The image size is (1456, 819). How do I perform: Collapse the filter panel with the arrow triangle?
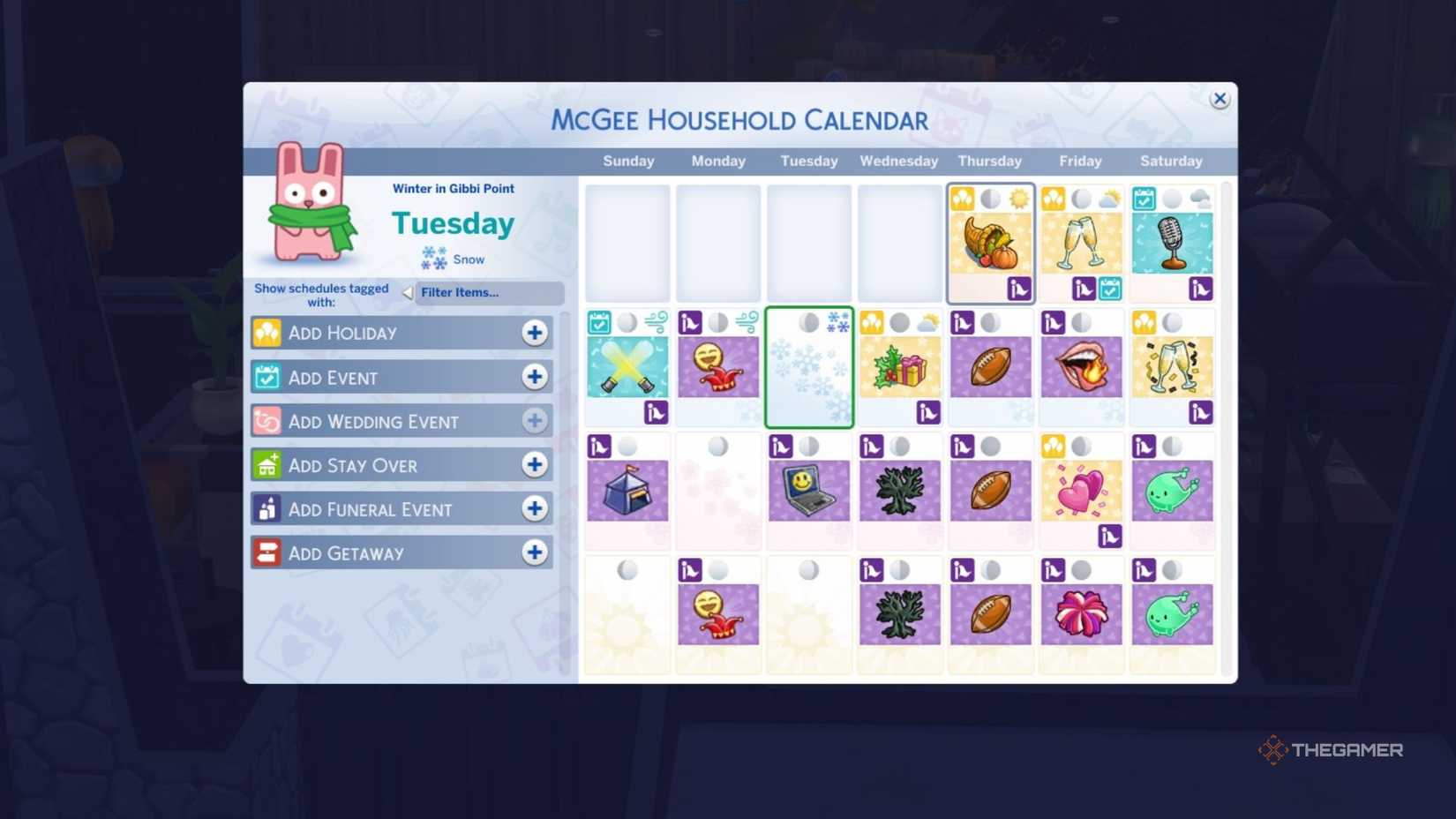coord(407,290)
